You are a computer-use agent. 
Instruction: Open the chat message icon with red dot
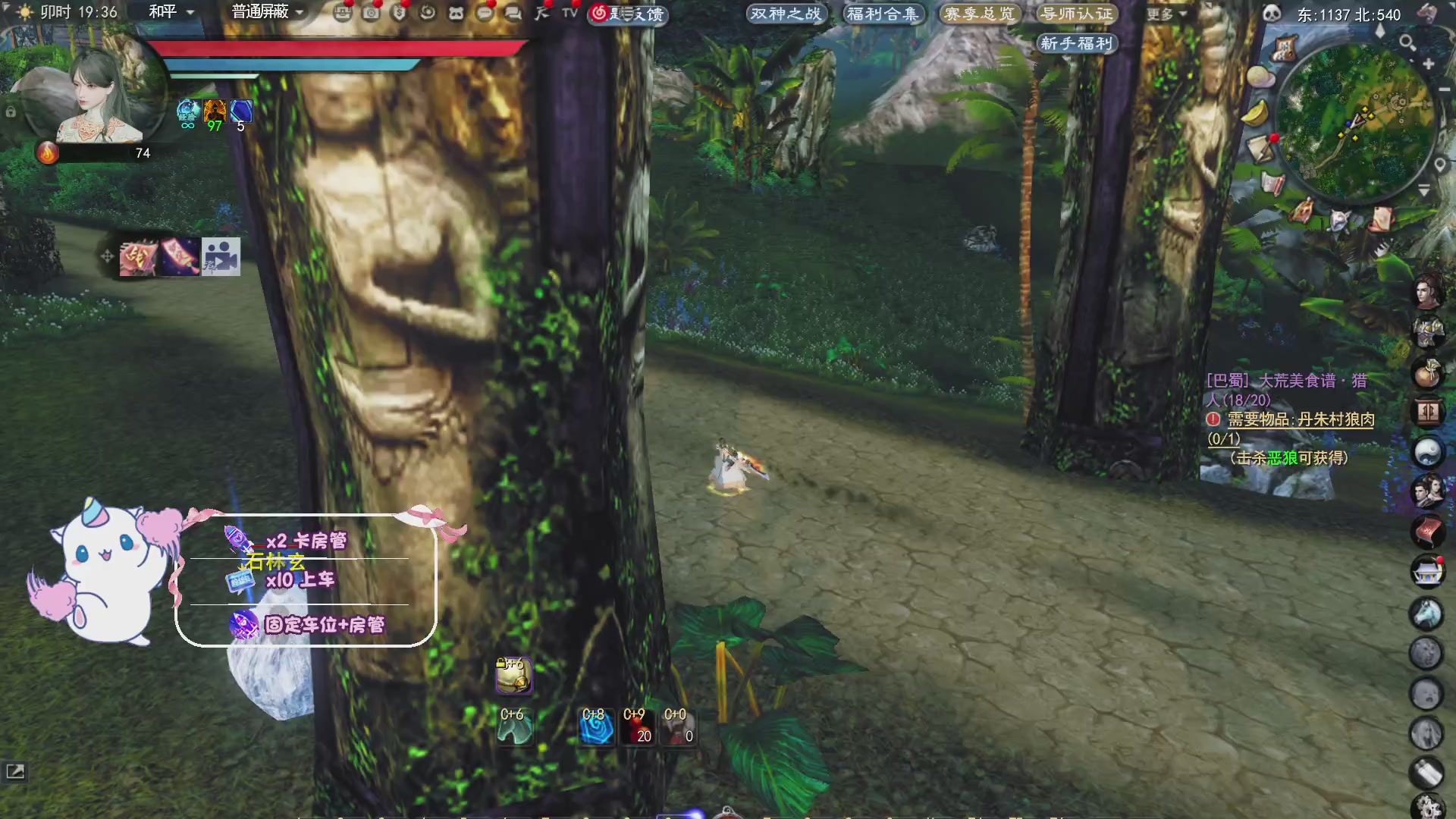click(485, 13)
